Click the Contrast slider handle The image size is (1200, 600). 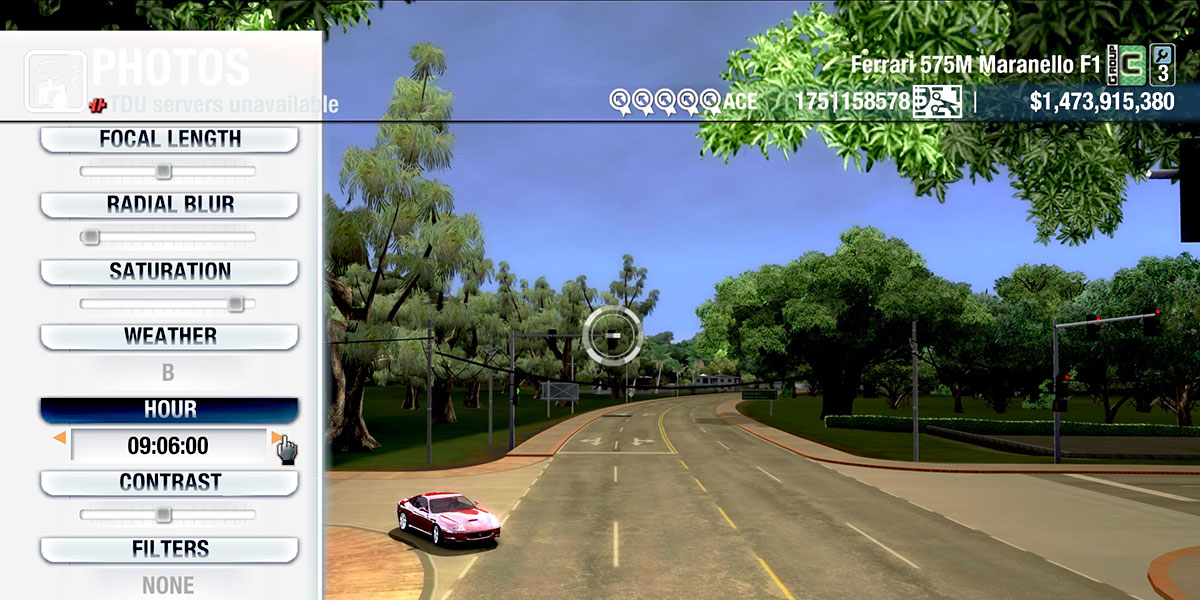(x=163, y=515)
